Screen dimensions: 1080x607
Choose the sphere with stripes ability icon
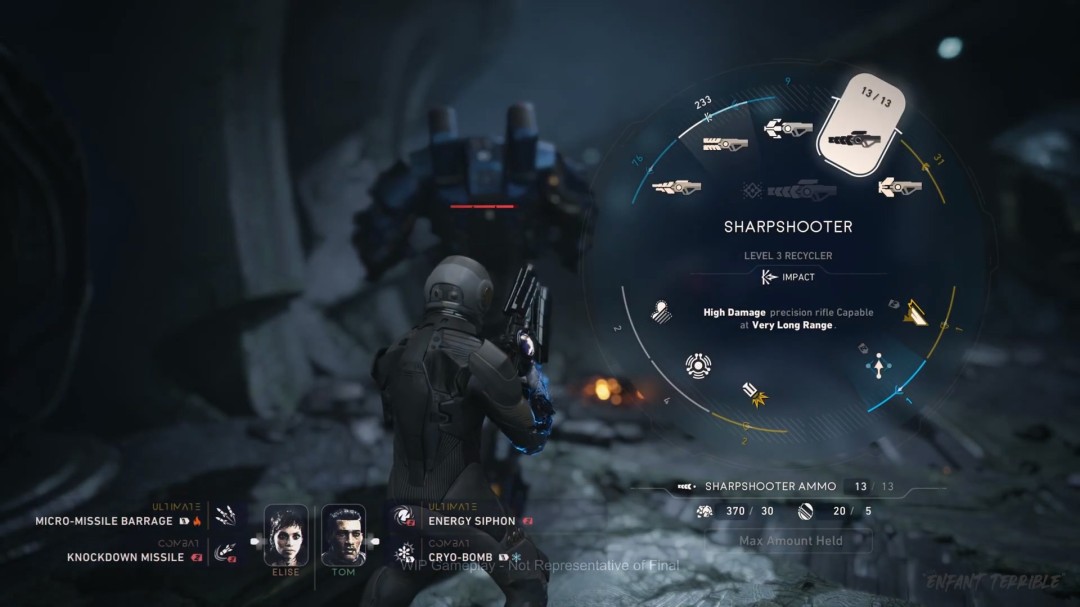click(x=661, y=311)
